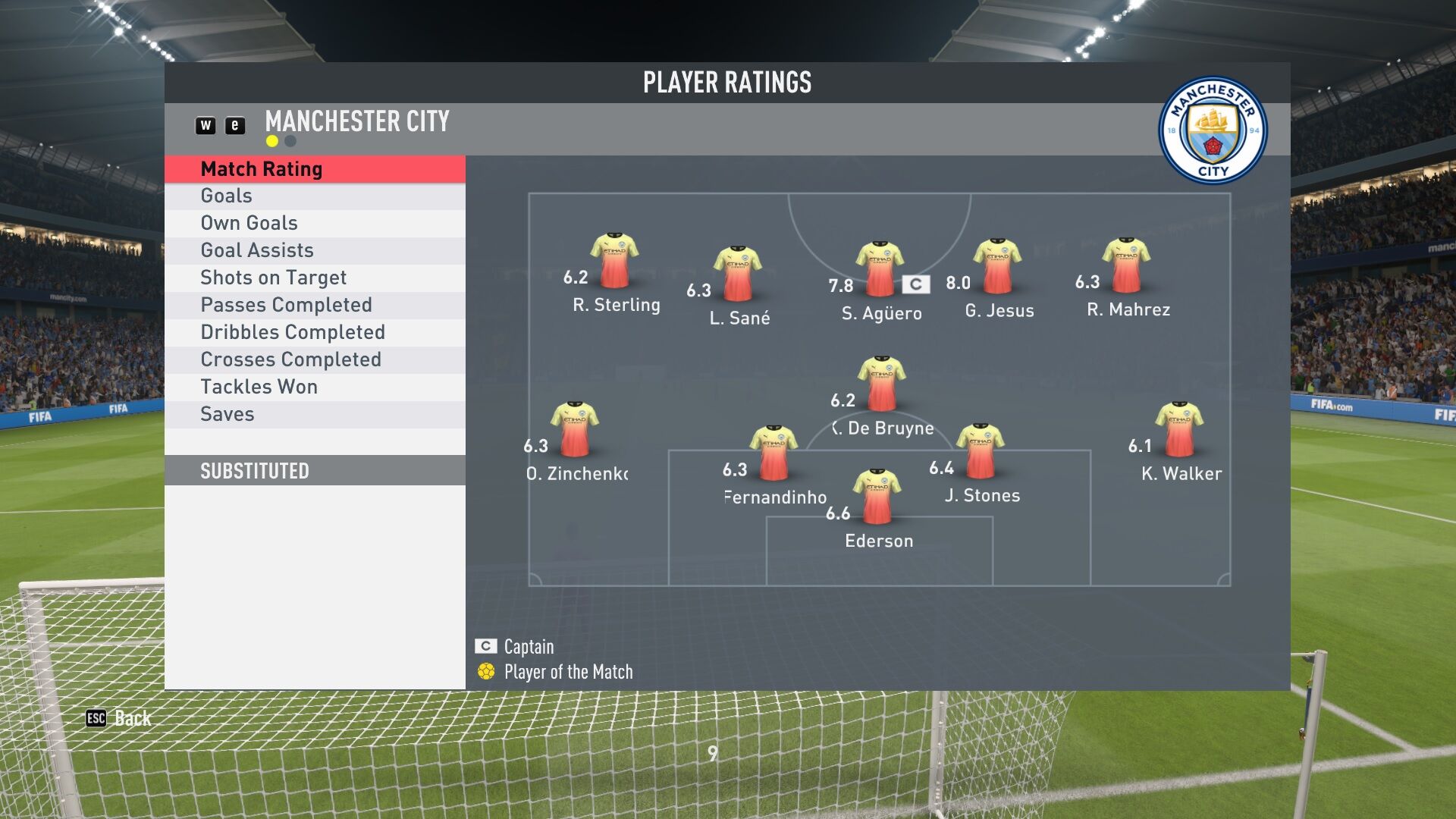Pick G. Jesus on the formation
This screenshot has width=1456, height=819.
(x=997, y=266)
